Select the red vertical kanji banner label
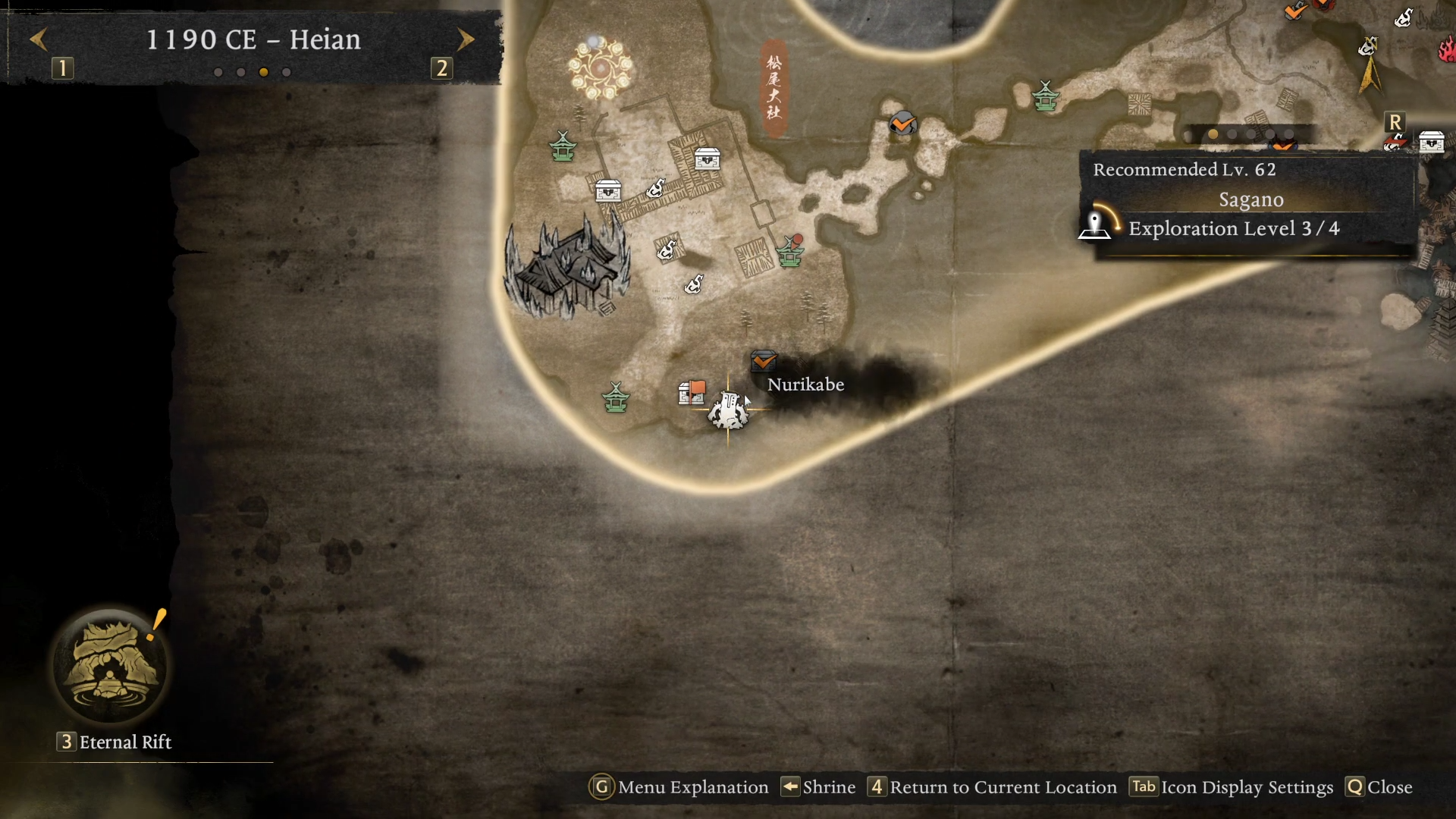 773,88
